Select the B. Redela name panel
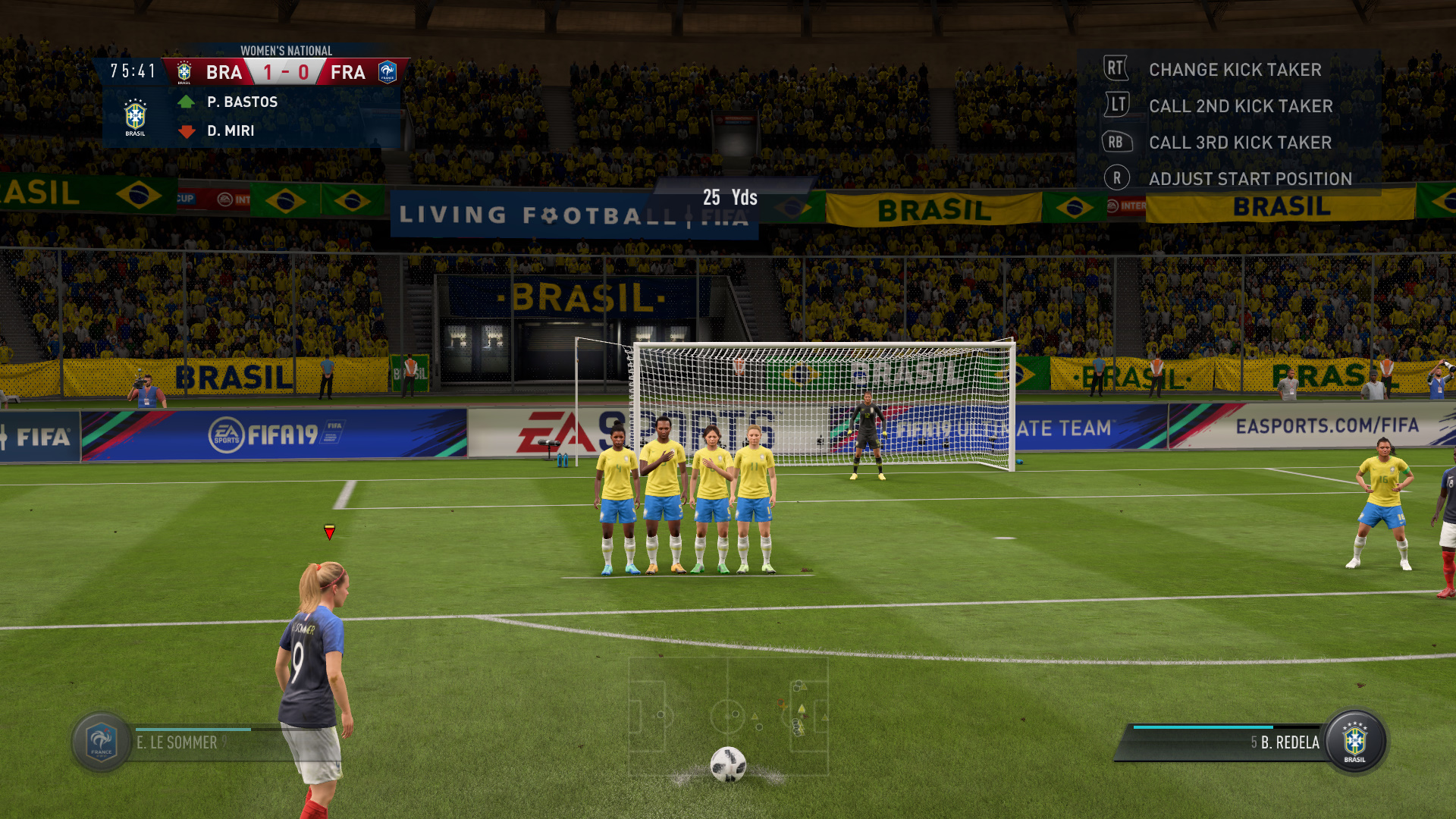 [1228, 742]
